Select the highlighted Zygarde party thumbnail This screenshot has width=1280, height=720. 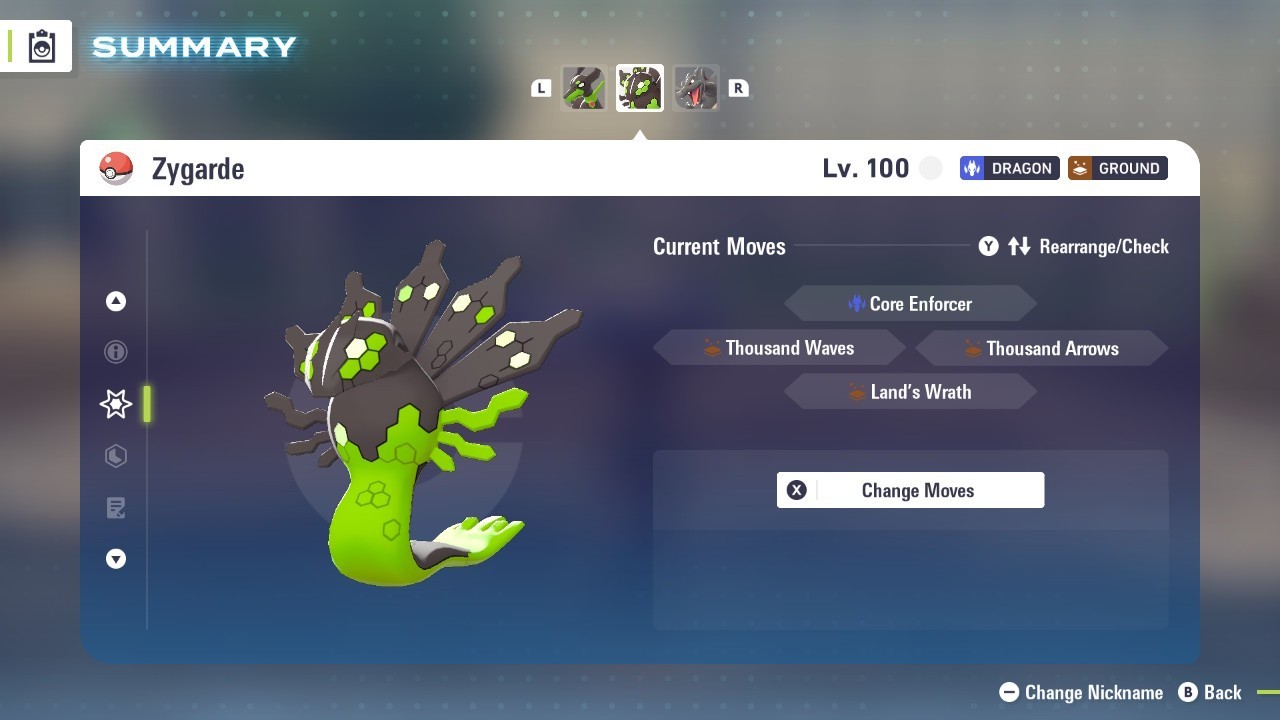[x=640, y=88]
